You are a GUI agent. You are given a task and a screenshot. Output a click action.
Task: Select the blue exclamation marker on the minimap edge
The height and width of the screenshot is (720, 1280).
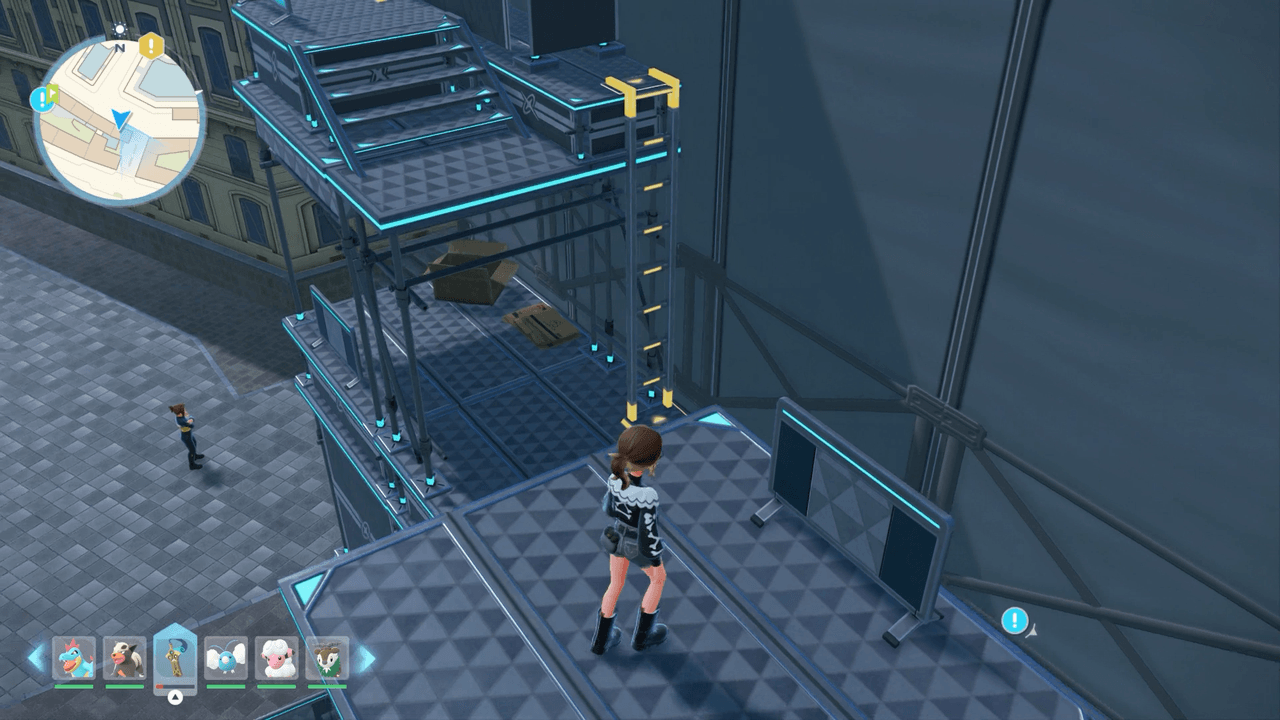pyautogui.click(x=40, y=98)
